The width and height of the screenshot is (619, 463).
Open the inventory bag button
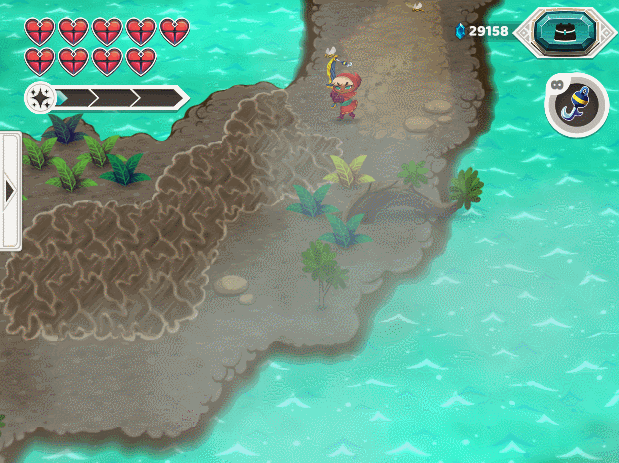coord(566,32)
